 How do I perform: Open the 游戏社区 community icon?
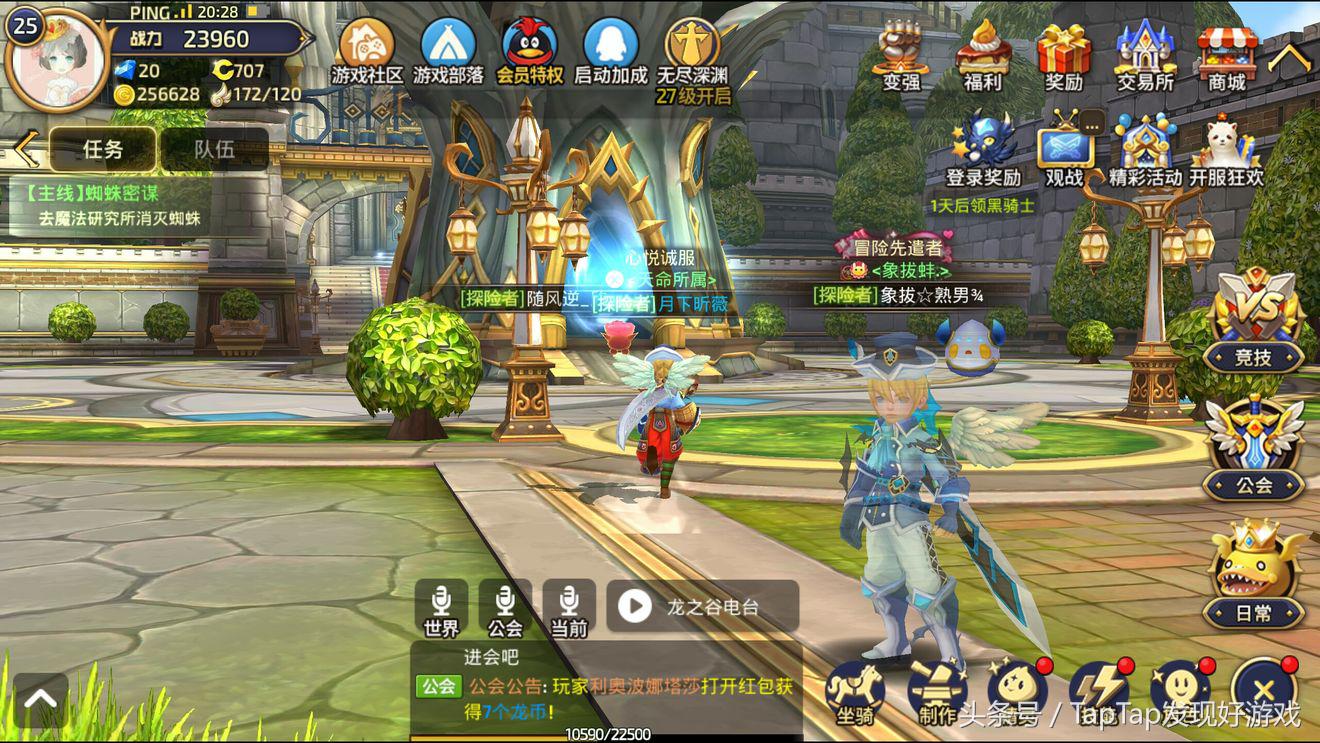point(367,50)
